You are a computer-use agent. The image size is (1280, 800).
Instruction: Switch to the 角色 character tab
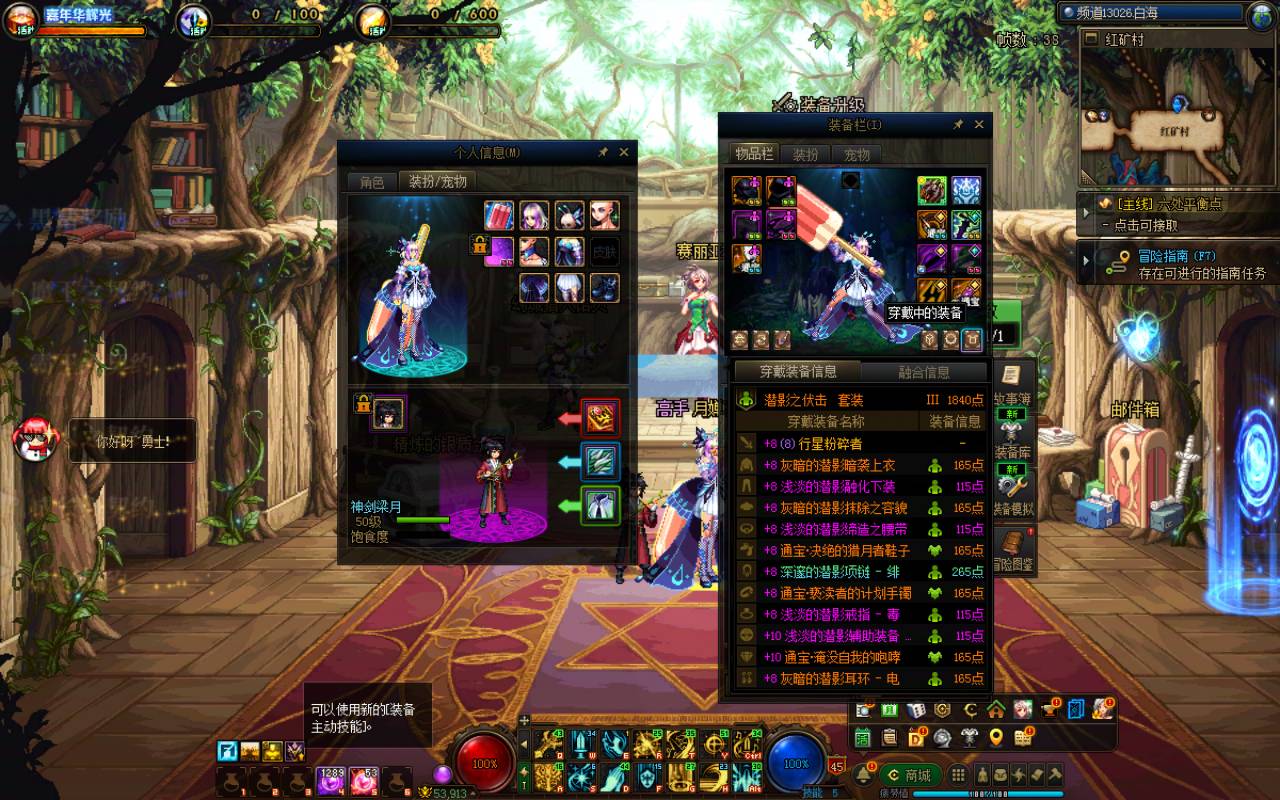(x=372, y=182)
